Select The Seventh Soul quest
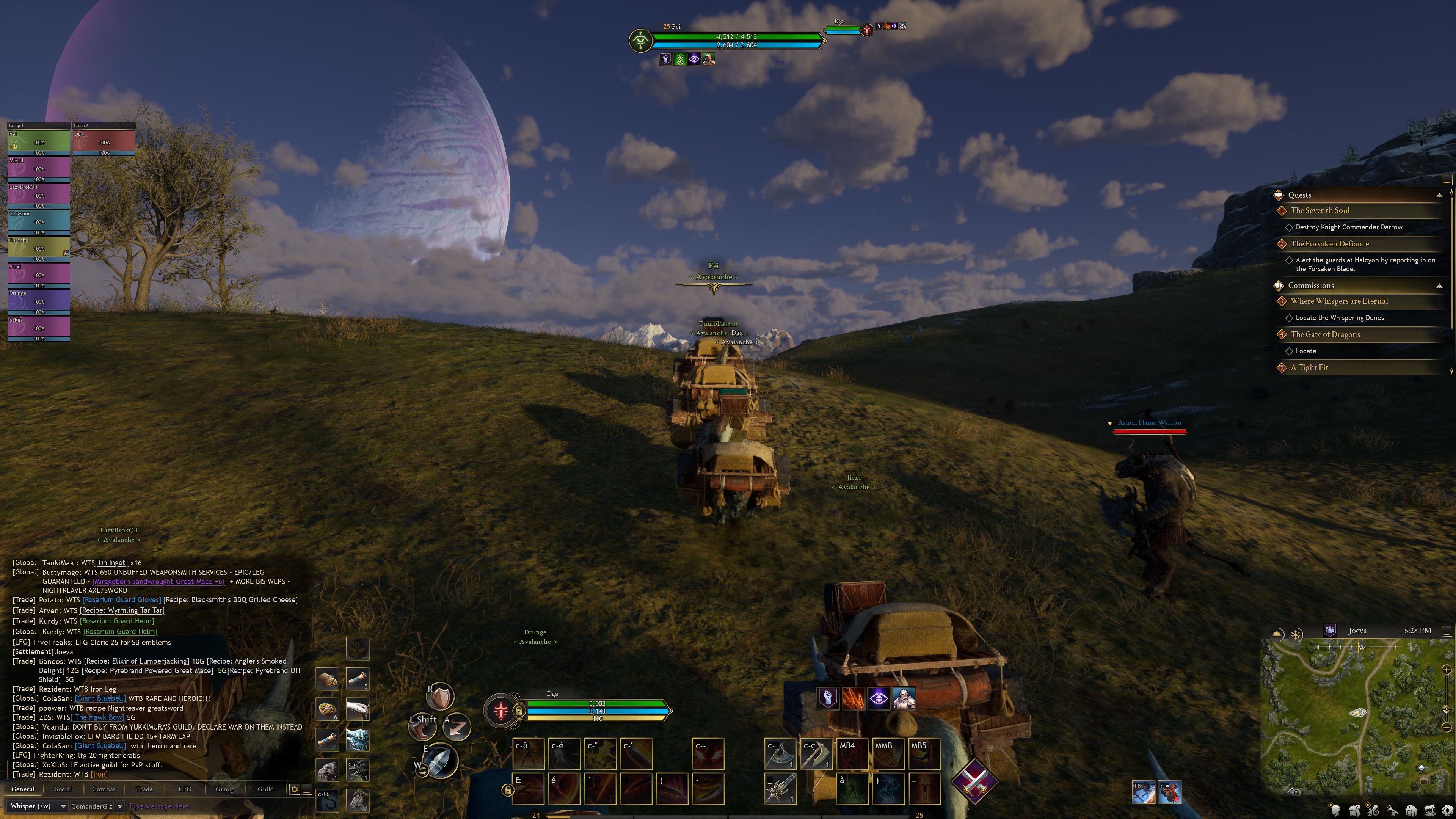Image resolution: width=1456 pixels, height=819 pixels. [1320, 210]
